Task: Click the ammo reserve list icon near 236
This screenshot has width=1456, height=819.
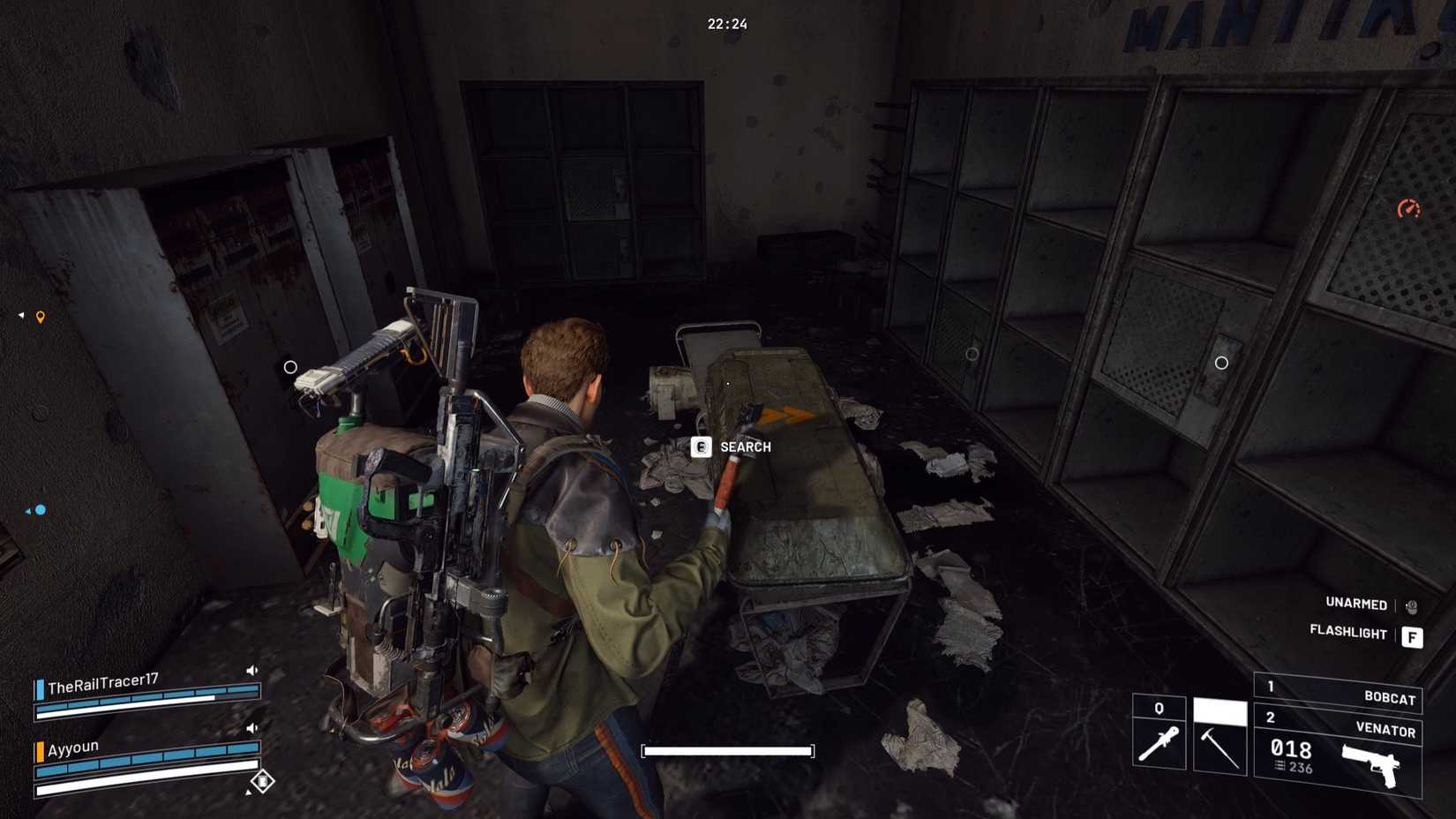Action: (x=1279, y=765)
